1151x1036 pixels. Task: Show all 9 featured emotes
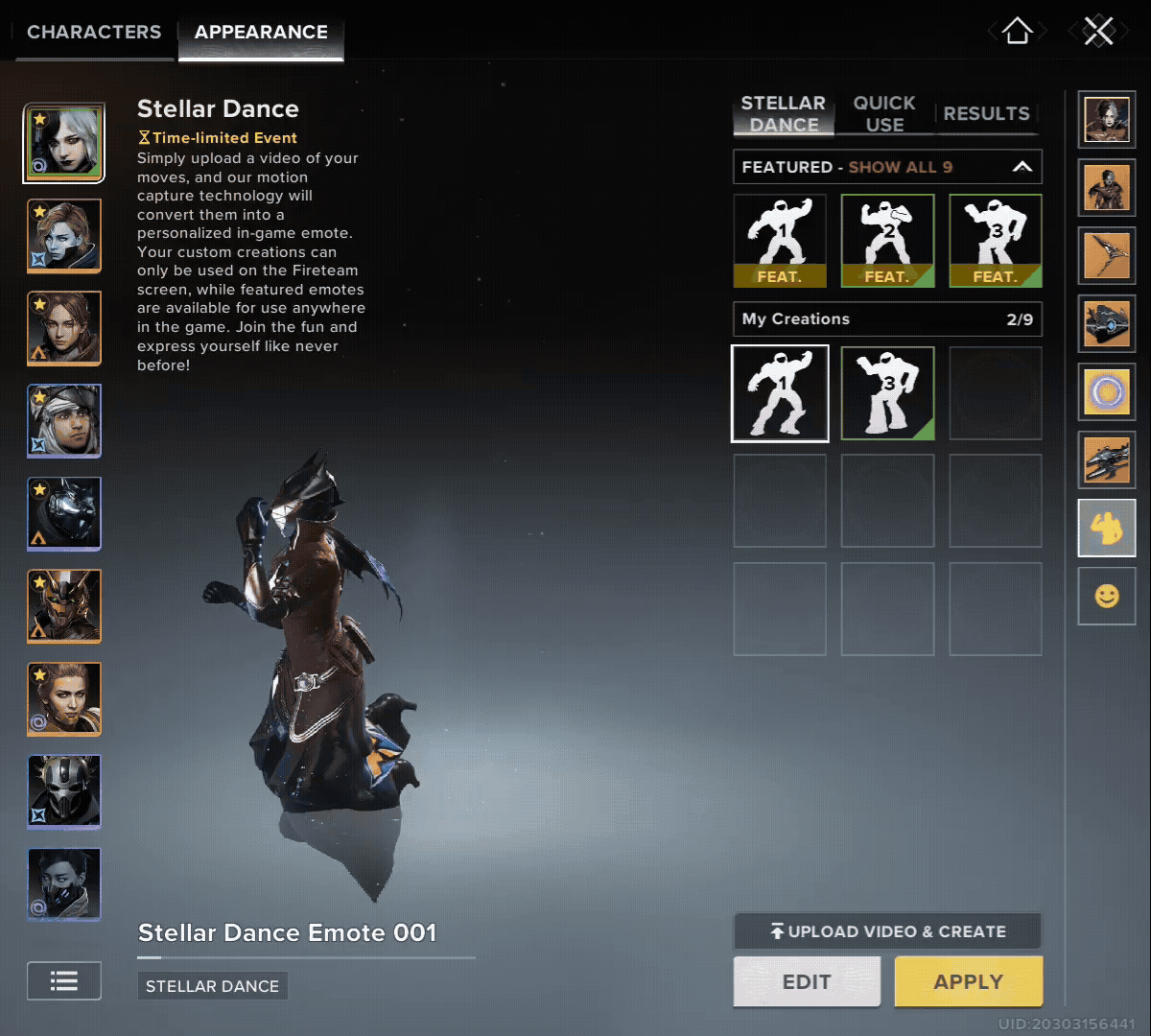click(900, 167)
